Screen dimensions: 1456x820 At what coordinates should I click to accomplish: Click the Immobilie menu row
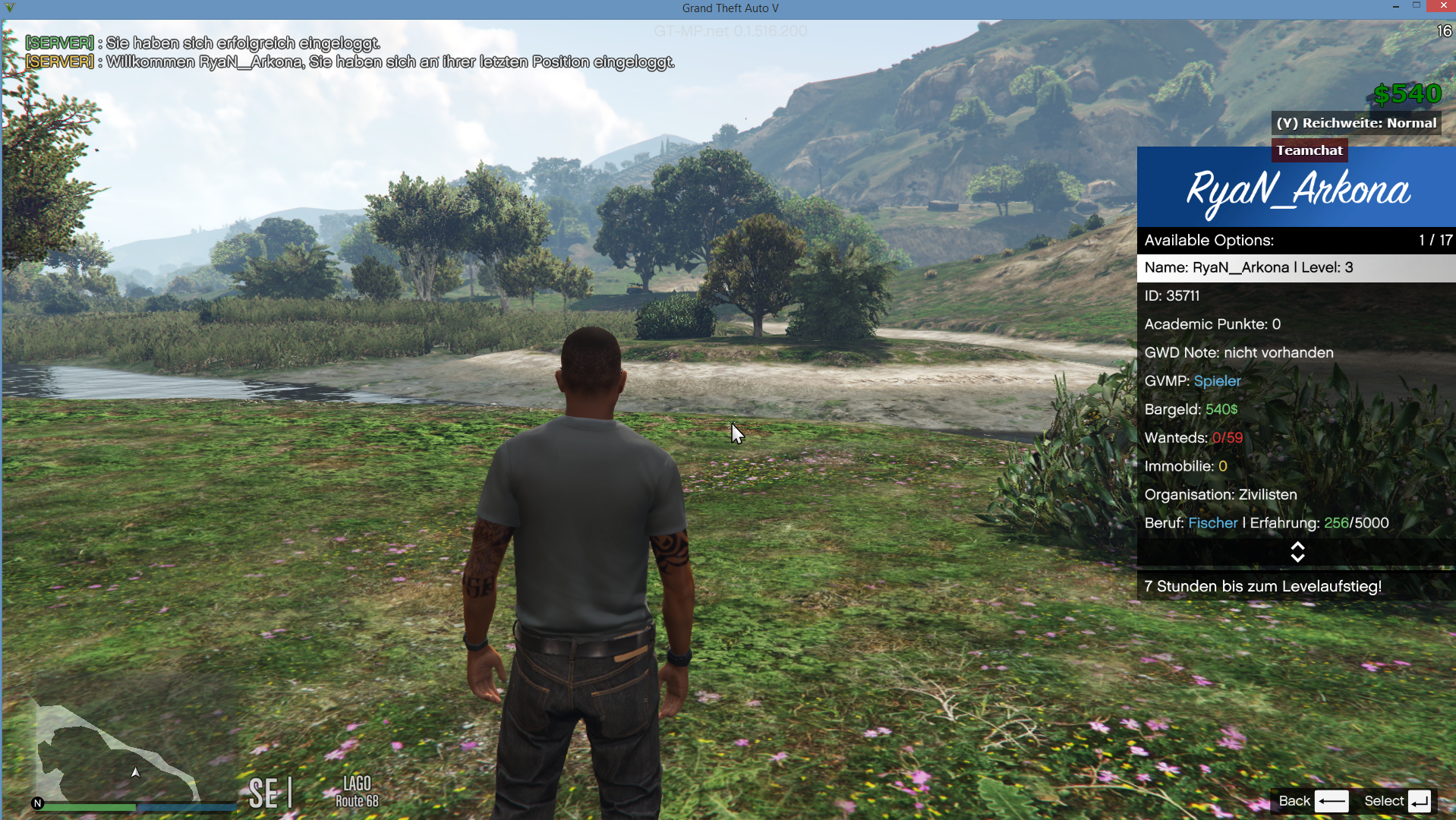click(x=1295, y=466)
